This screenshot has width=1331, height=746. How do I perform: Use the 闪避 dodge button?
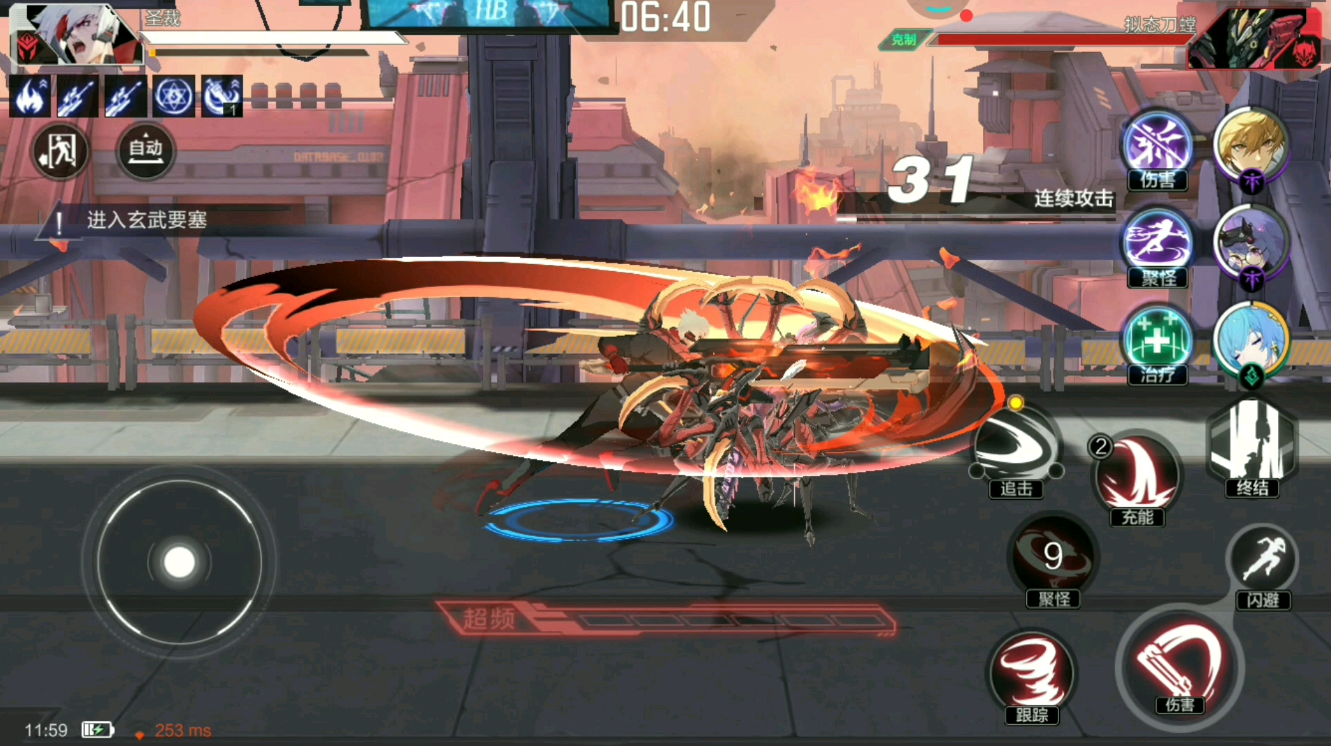(1262, 563)
